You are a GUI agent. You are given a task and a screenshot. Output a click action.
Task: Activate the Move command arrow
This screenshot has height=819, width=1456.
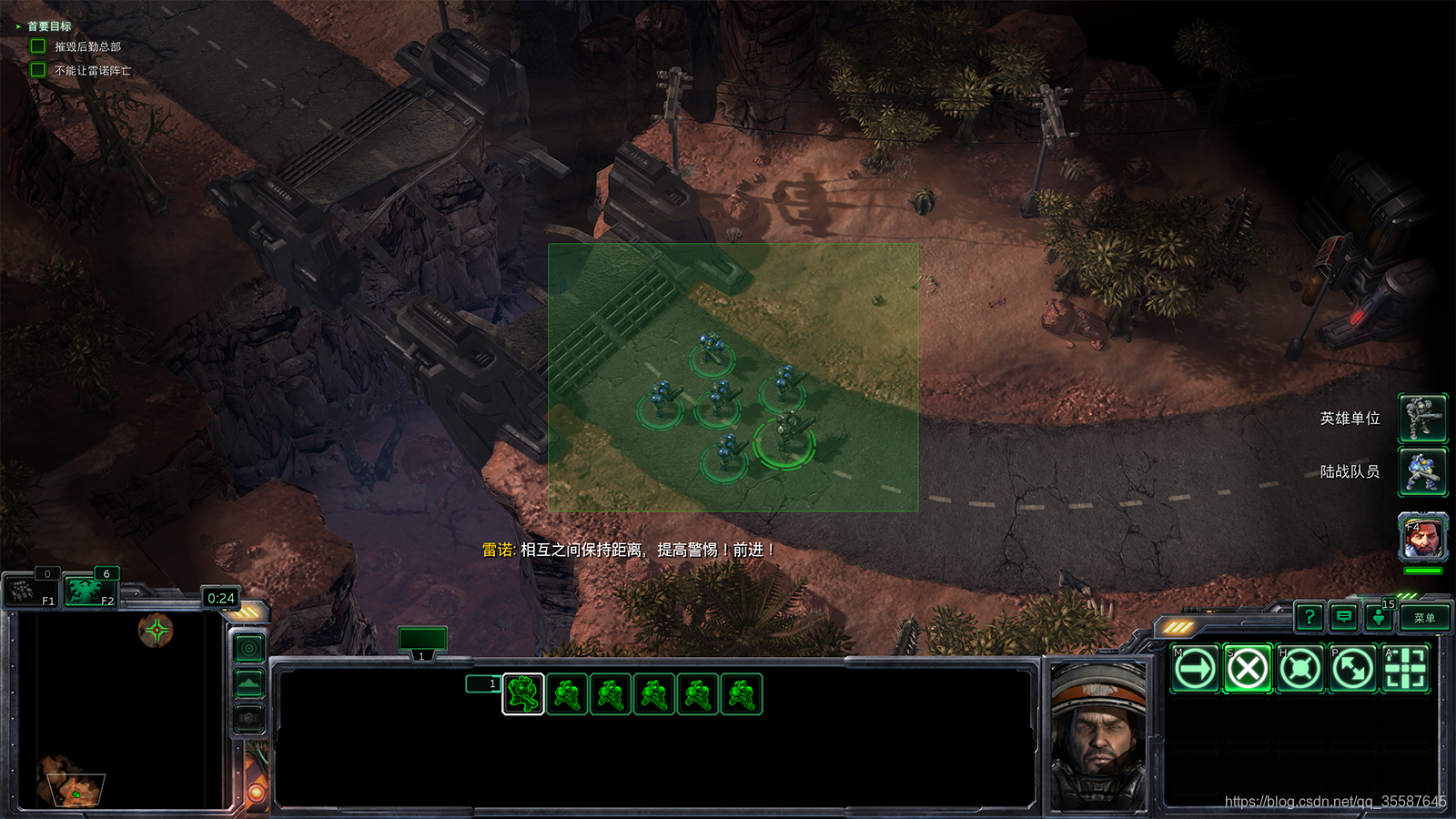click(x=1196, y=670)
